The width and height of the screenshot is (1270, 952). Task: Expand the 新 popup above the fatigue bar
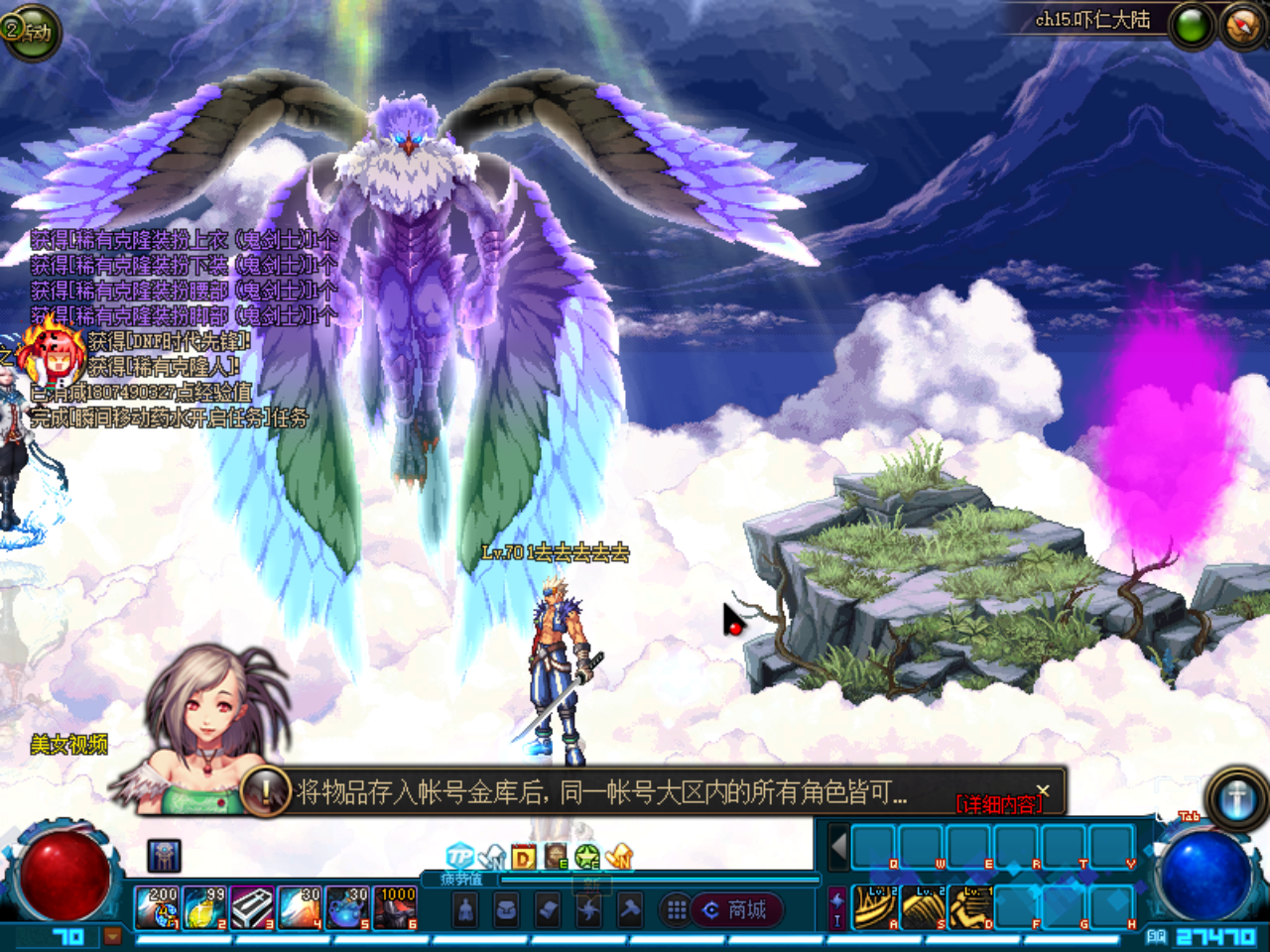coord(592,885)
